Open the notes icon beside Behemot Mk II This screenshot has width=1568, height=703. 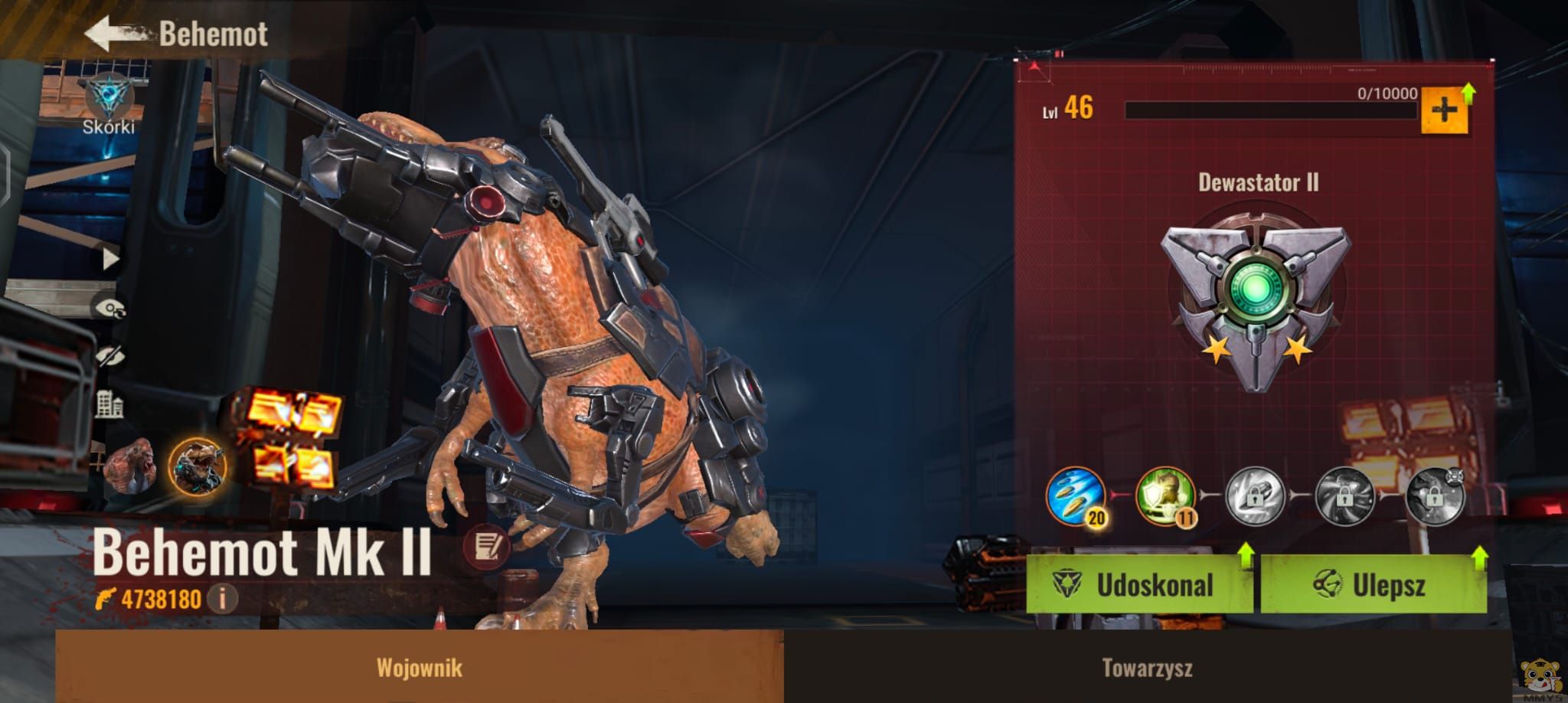click(x=486, y=546)
